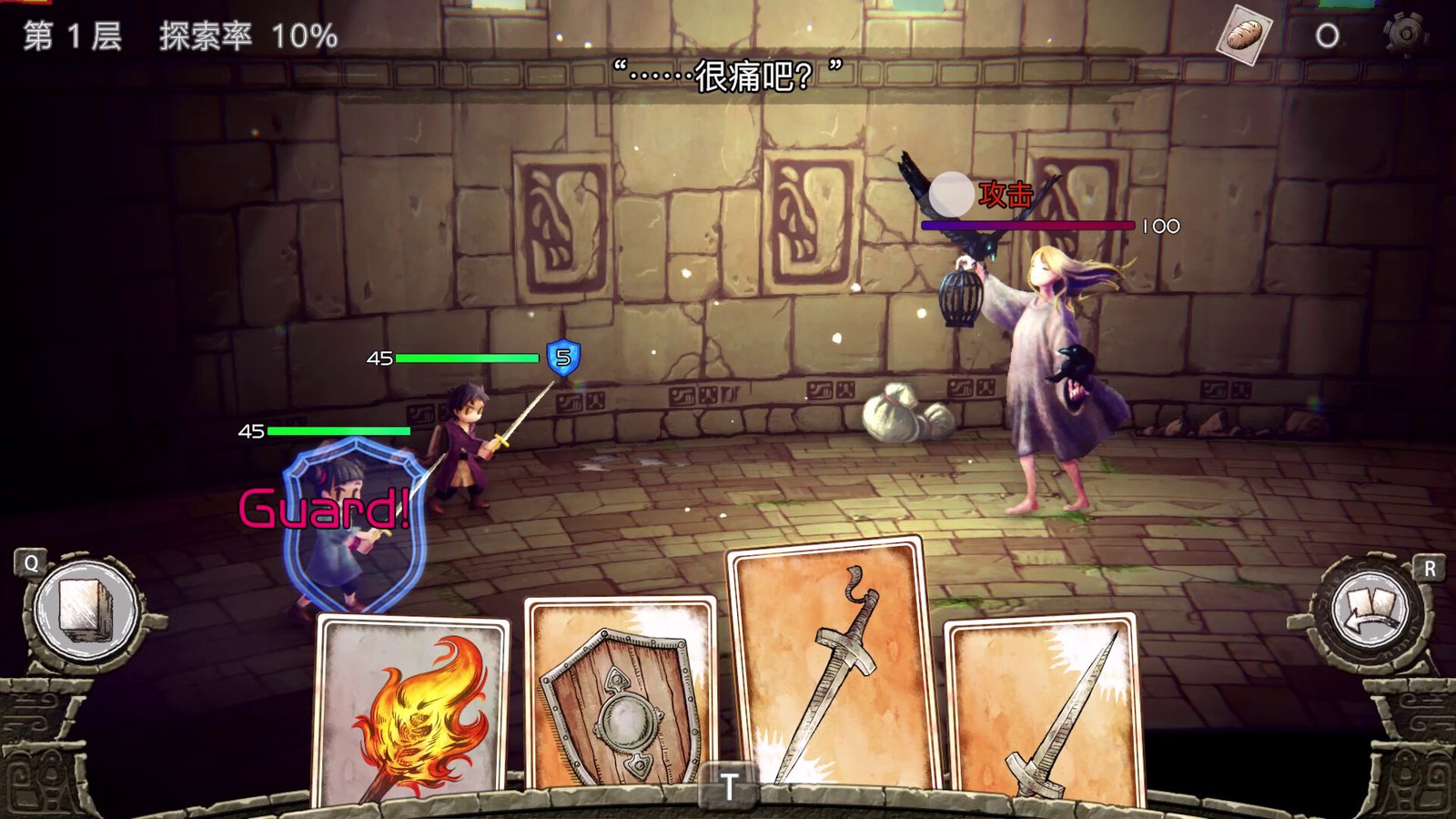The width and height of the screenshot is (1456, 819).
Task: Click the glowing circle indicator near settings
Action: (x=1329, y=35)
